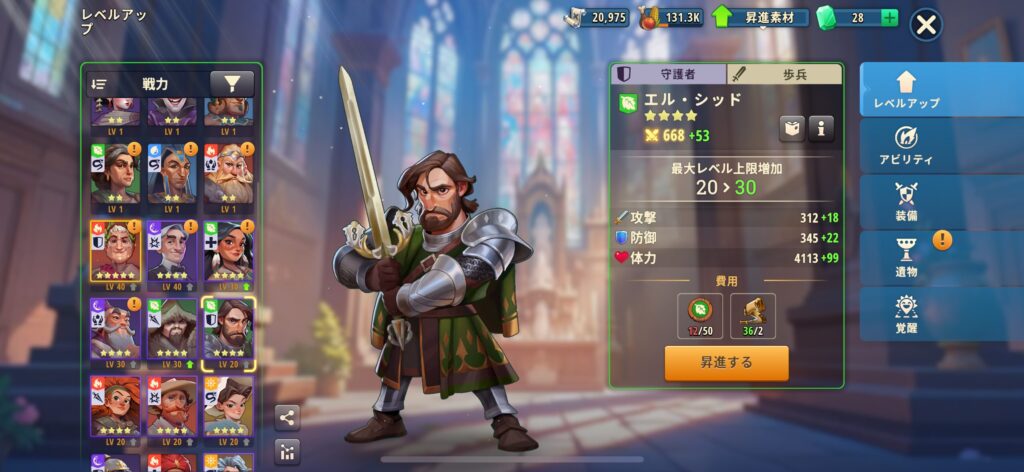
Task: Select the 覚醒 awakening tab
Action: pyautogui.click(x=906, y=313)
